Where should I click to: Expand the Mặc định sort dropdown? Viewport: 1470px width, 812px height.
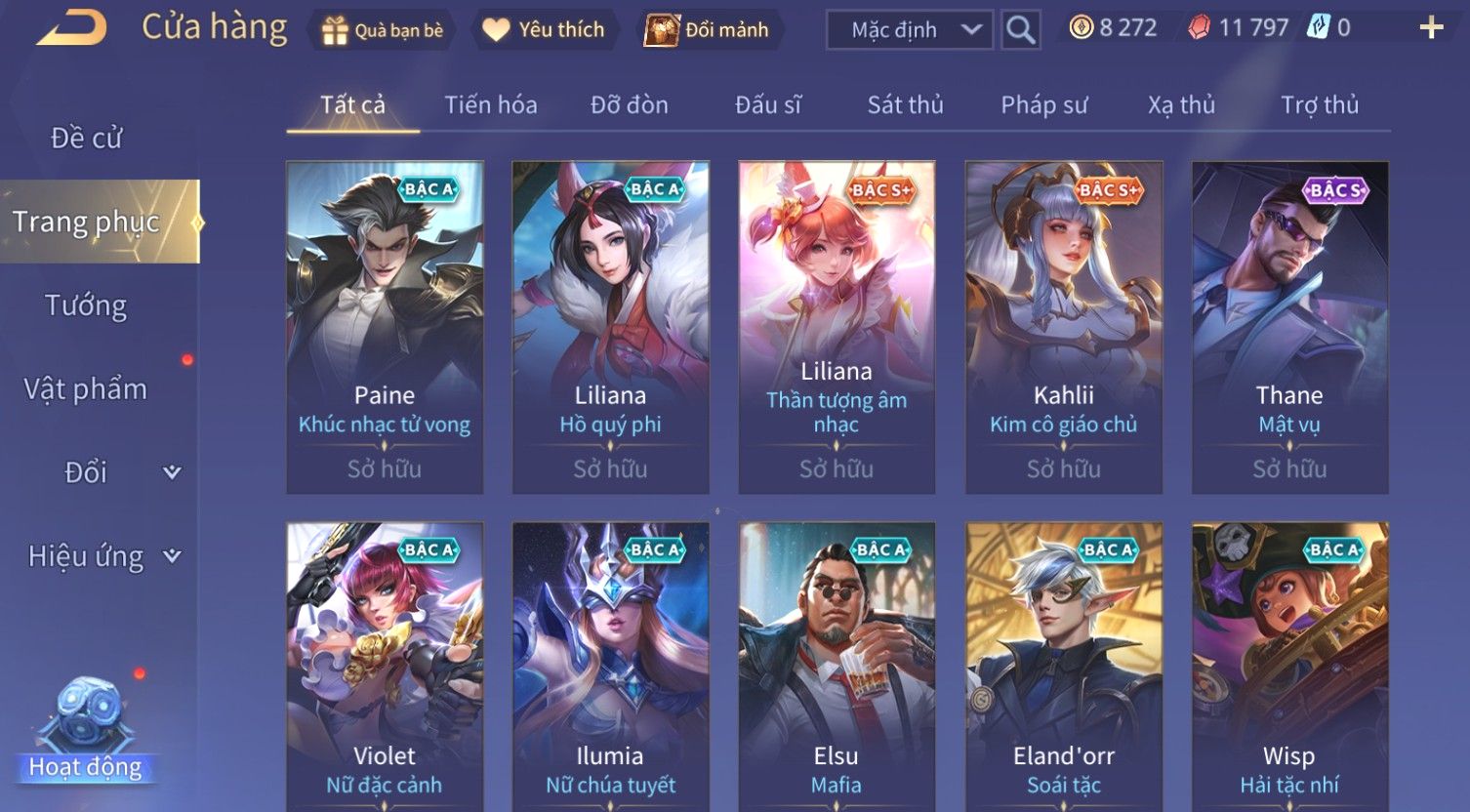pyautogui.click(x=910, y=30)
